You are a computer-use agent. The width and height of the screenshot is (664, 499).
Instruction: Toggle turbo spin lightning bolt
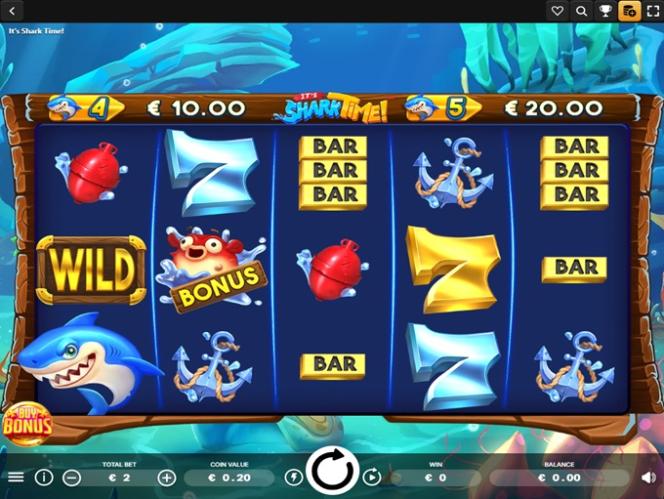[294, 478]
